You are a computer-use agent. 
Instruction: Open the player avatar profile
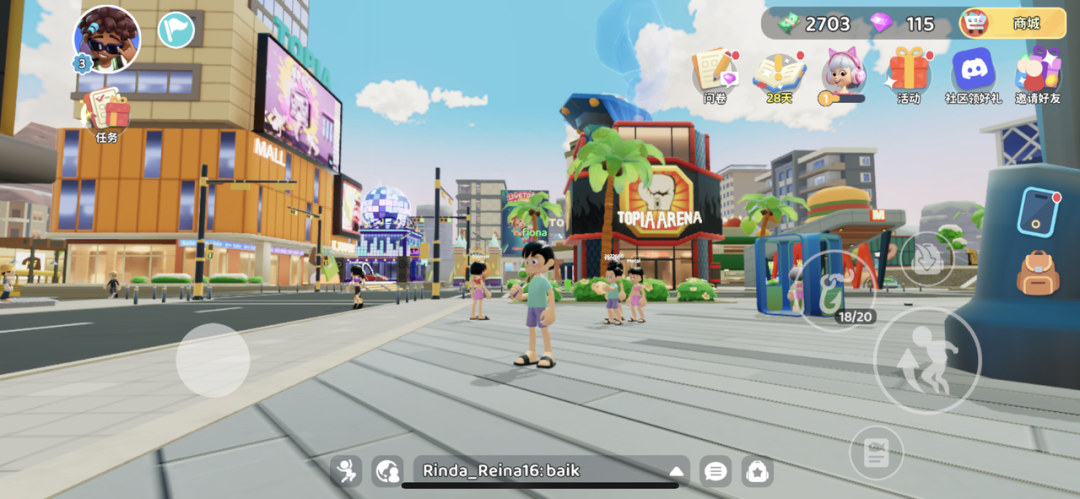click(x=107, y=39)
